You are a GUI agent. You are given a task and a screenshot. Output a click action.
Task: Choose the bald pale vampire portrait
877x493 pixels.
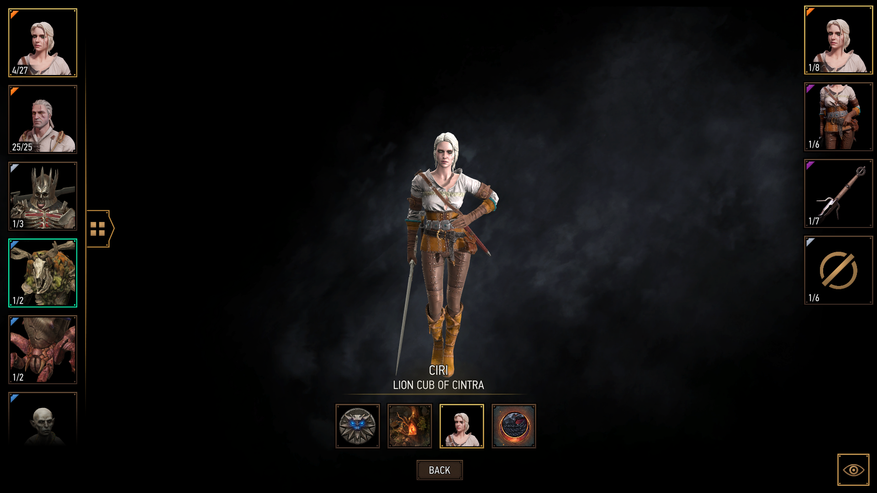coord(43,418)
